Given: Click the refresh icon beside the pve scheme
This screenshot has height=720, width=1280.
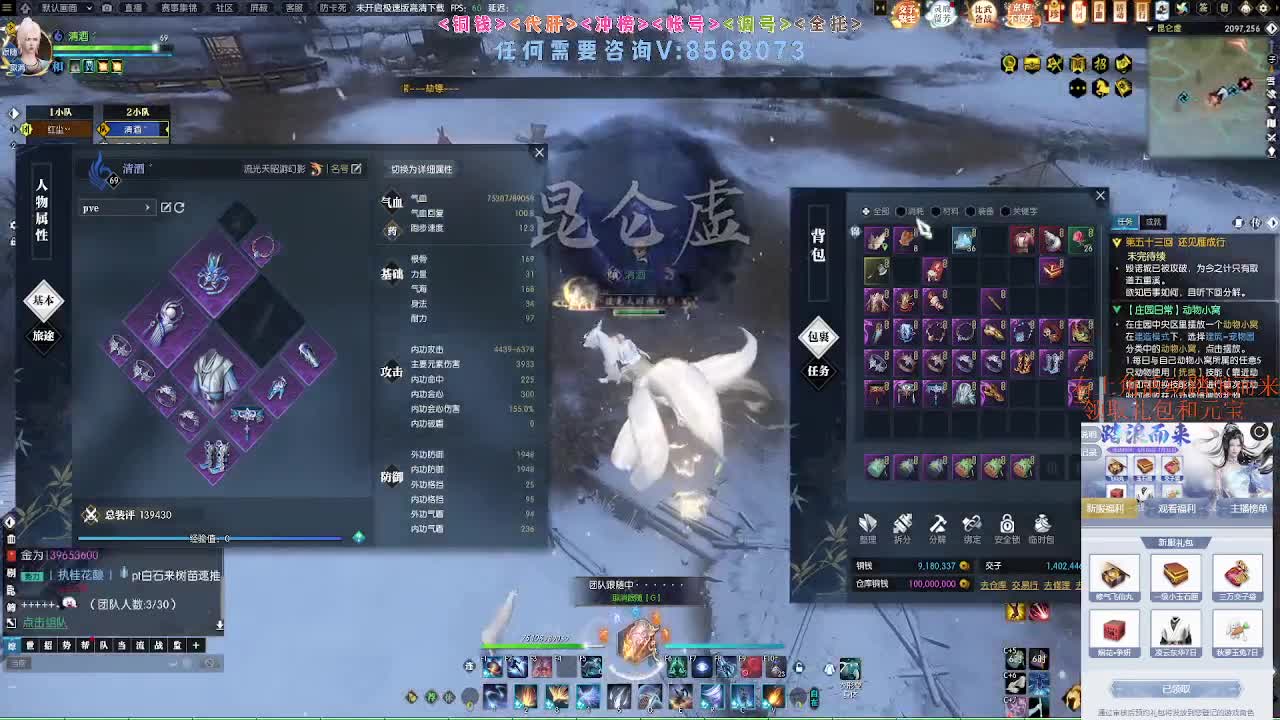Looking at the screenshot, I should pyautogui.click(x=179, y=207).
